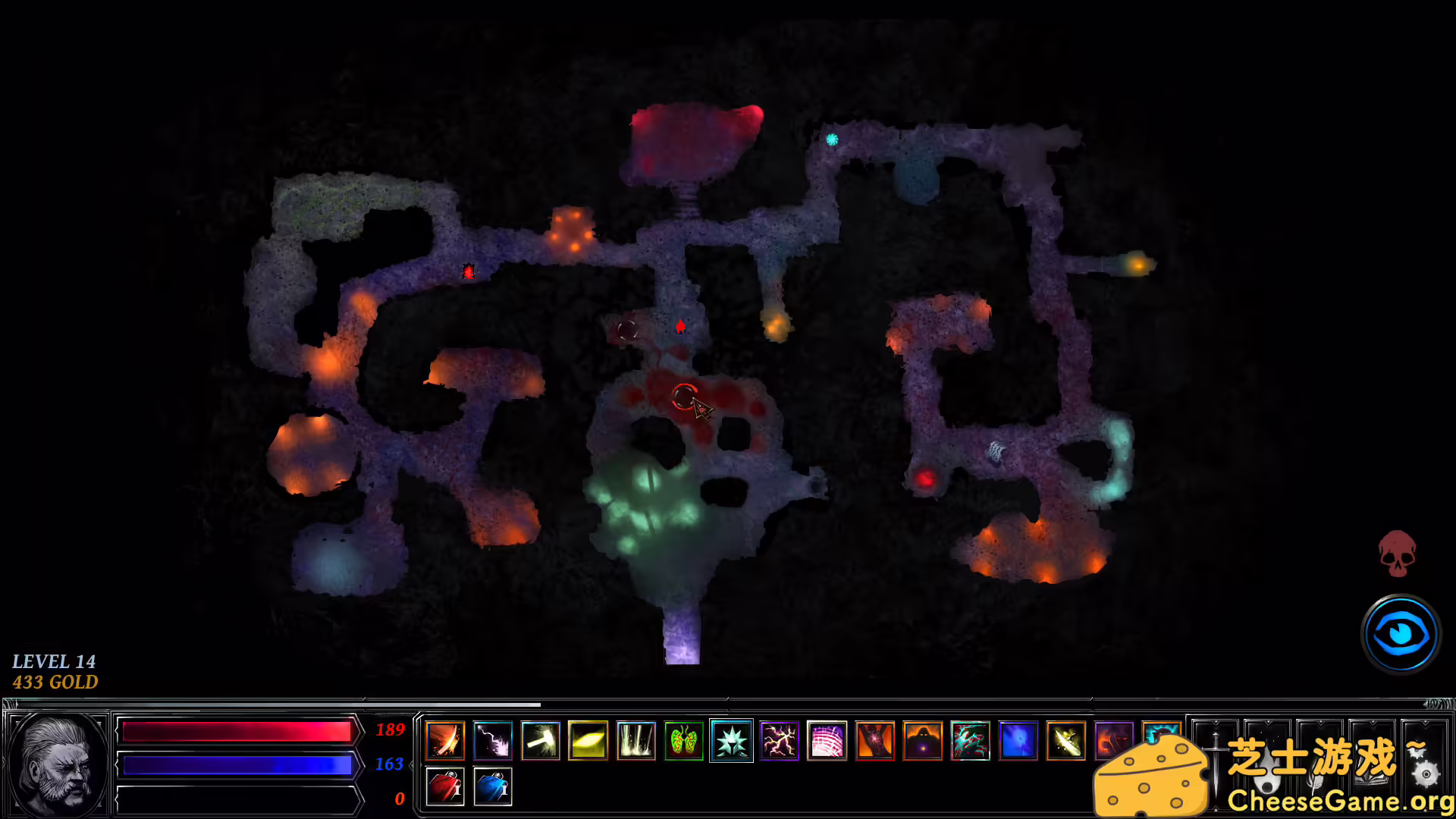1456x819 pixels.
Task: Activate the lightning spark ability
Action: click(493, 741)
